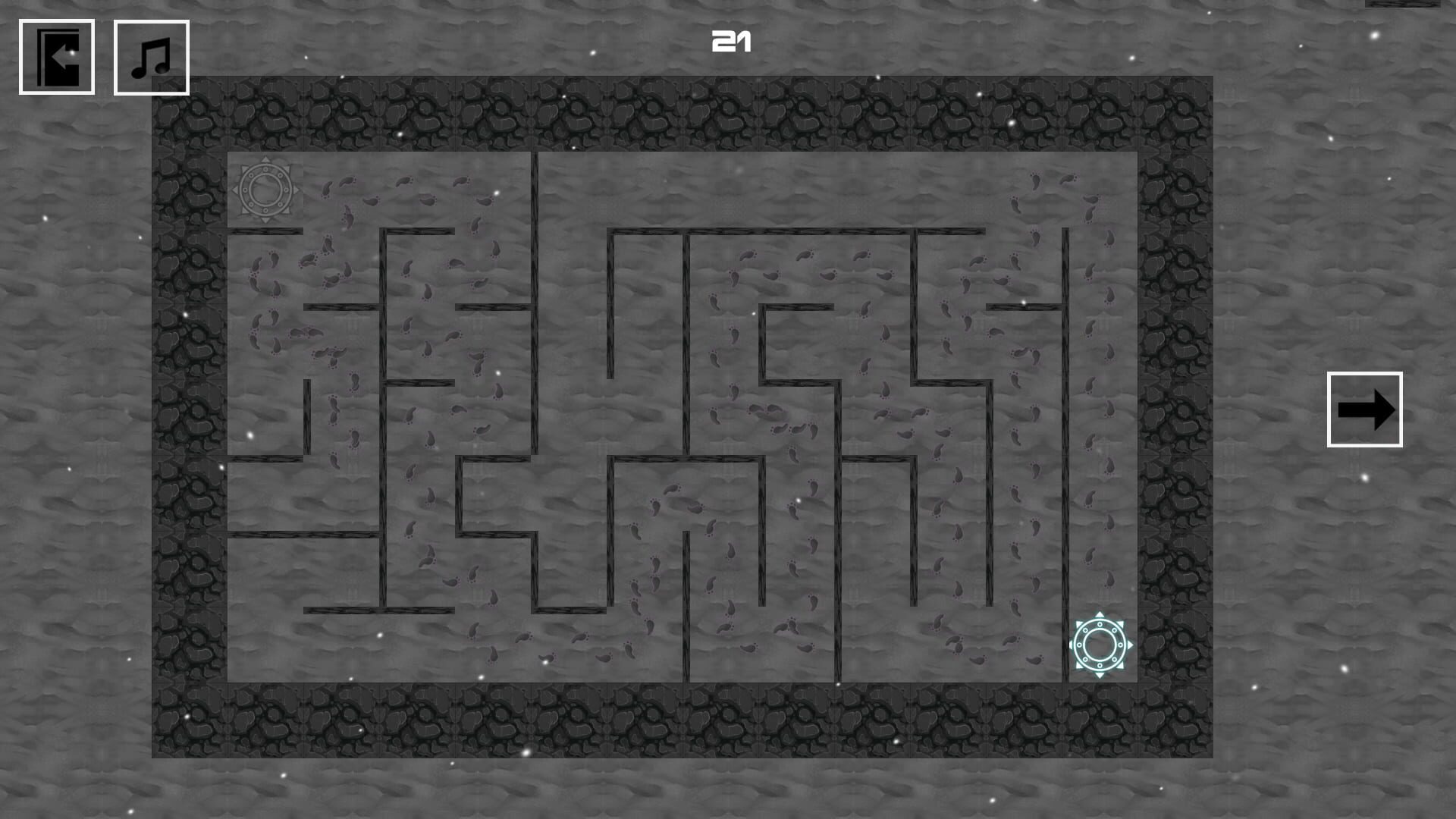Viewport: 1456px width, 819px height.
Task: Click the next level arrow icon
Action: (x=1365, y=410)
